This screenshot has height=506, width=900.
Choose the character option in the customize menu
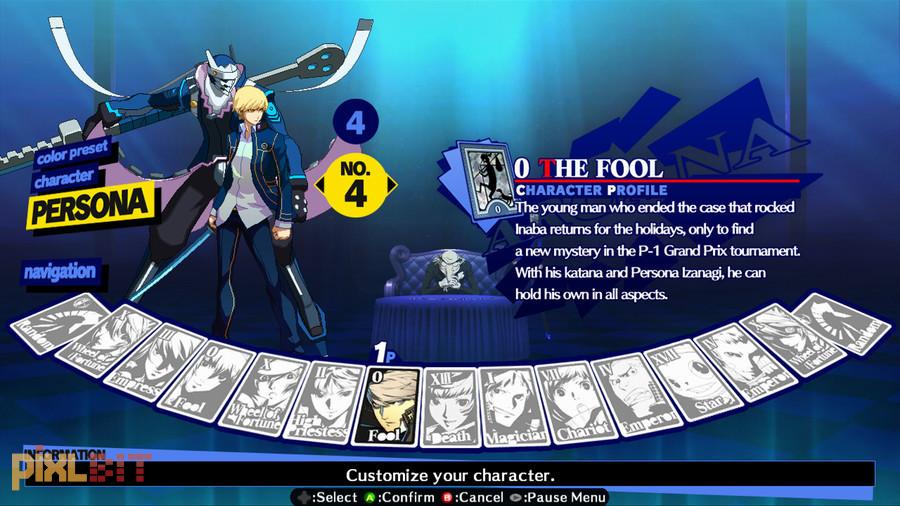[66, 177]
